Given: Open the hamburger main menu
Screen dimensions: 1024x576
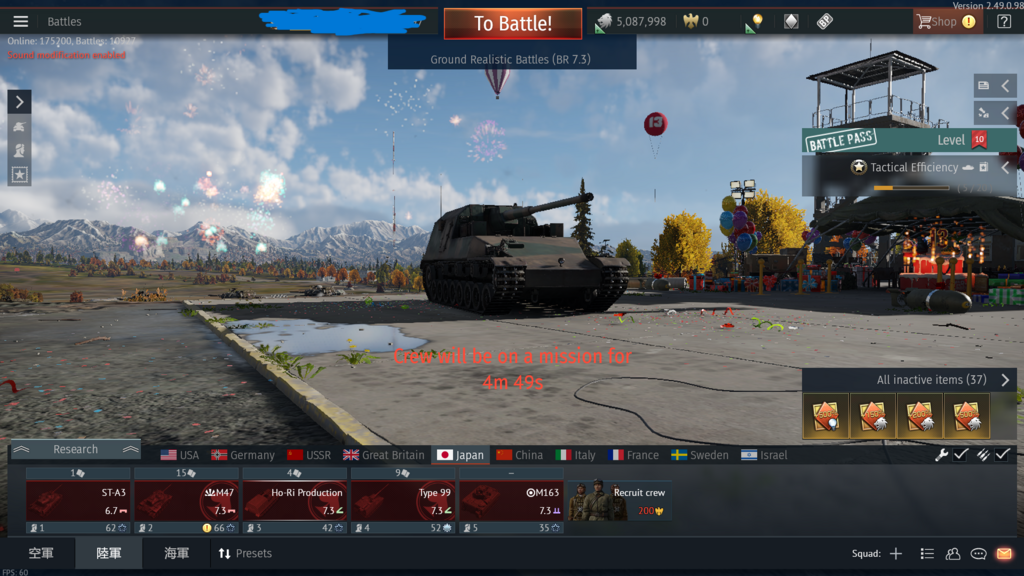Looking at the screenshot, I should click(x=20, y=22).
